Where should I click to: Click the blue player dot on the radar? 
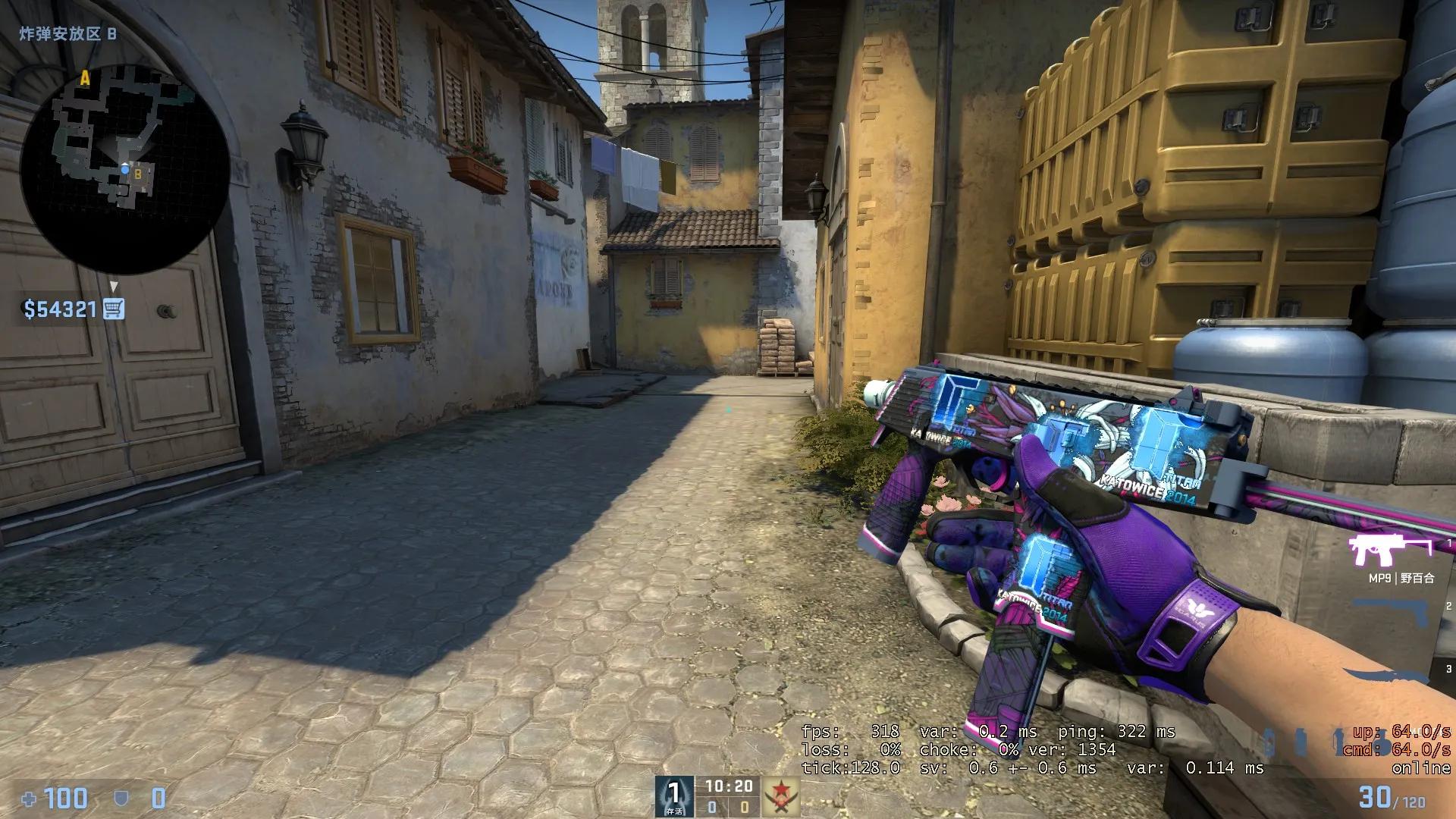(x=125, y=168)
